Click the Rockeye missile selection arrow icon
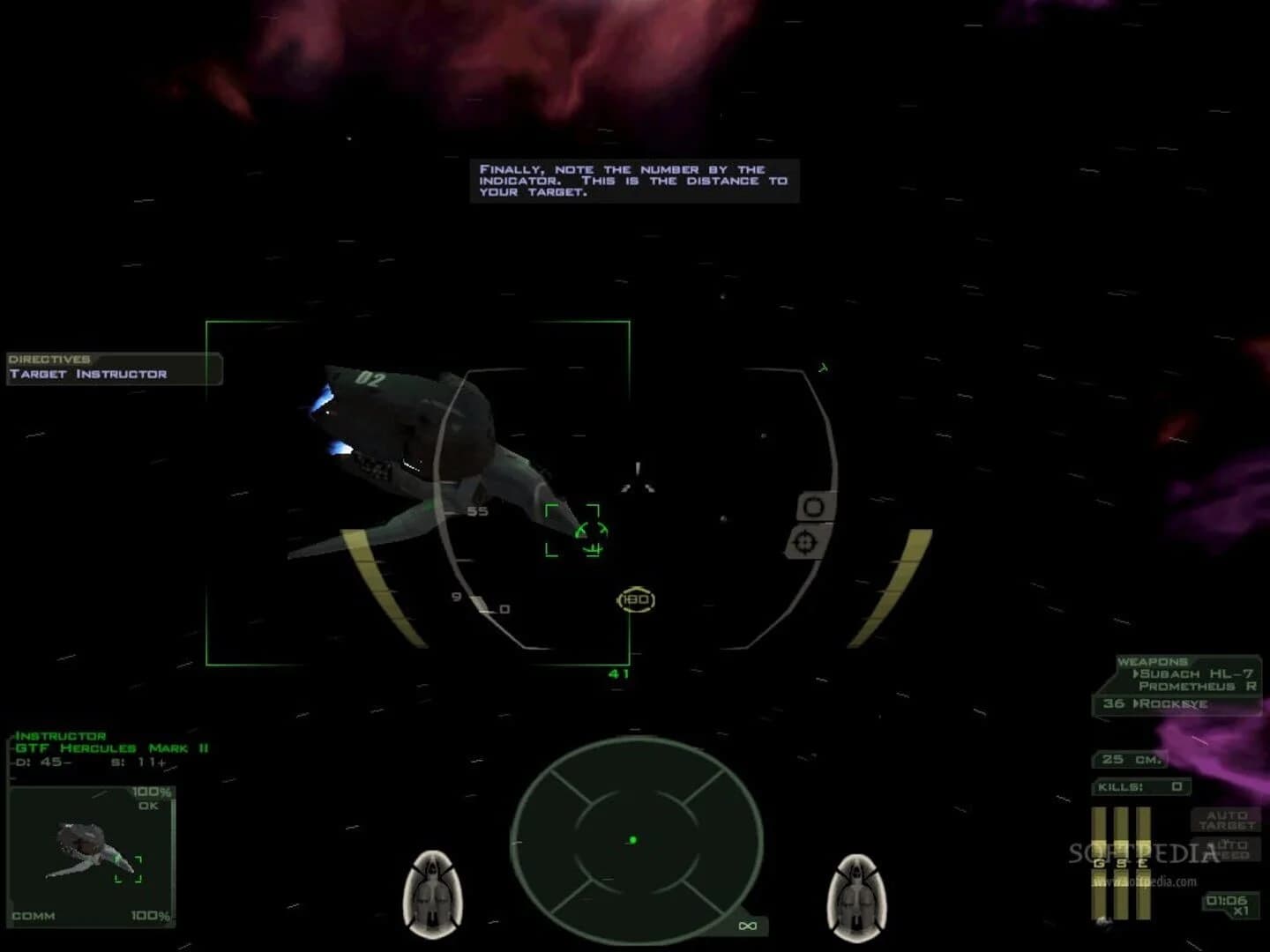 tap(1138, 703)
